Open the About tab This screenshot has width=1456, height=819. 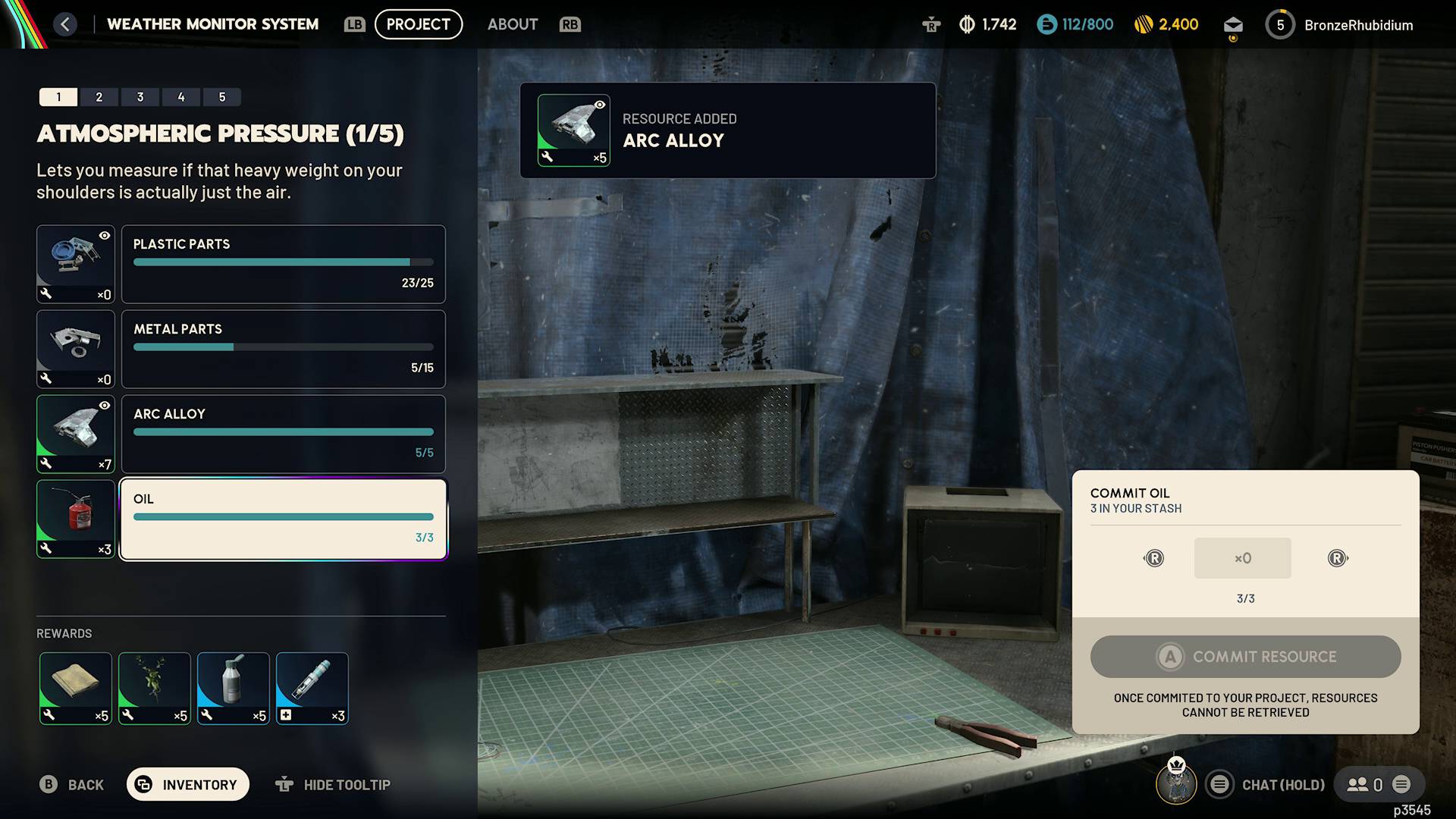513,24
